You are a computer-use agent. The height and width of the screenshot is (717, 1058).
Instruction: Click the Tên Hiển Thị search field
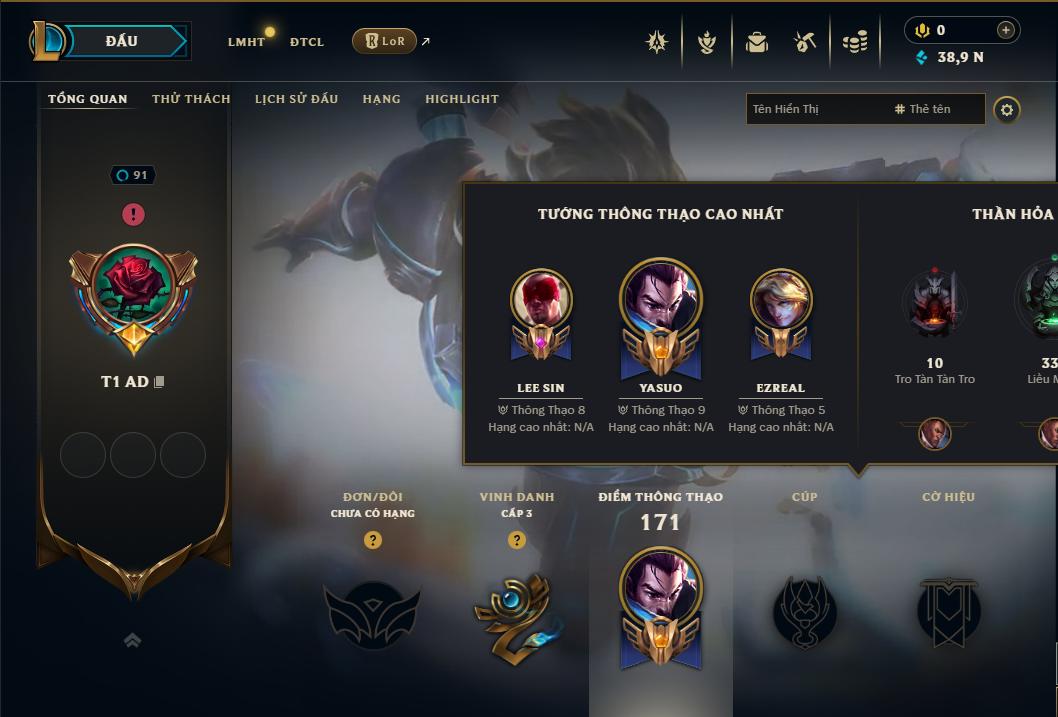815,109
